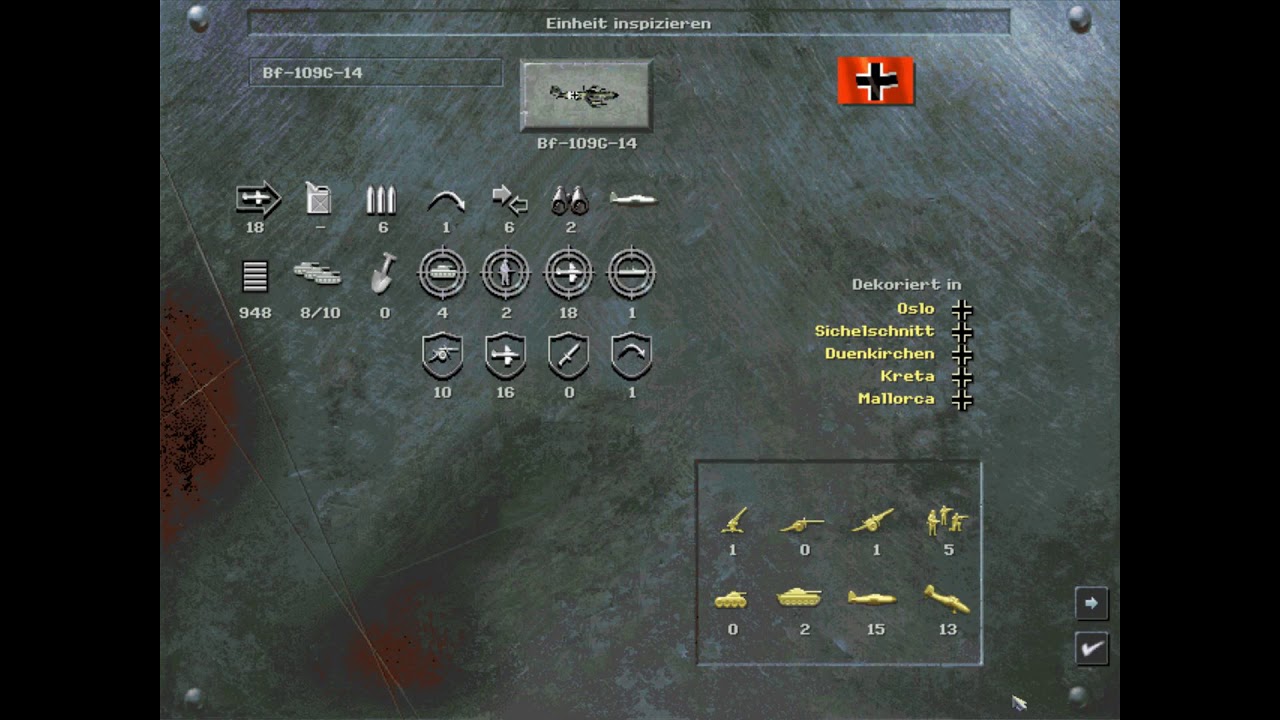Click the soft attack infantry crosshair icon
This screenshot has width=1280, height=720.
pyautogui.click(x=506, y=272)
